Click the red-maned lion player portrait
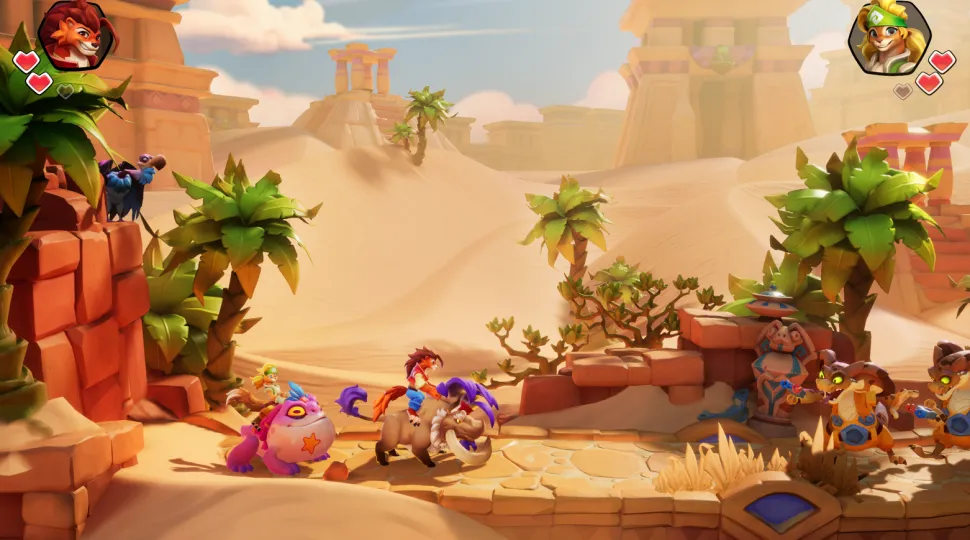The height and width of the screenshot is (540, 970). (x=76, y=34)
